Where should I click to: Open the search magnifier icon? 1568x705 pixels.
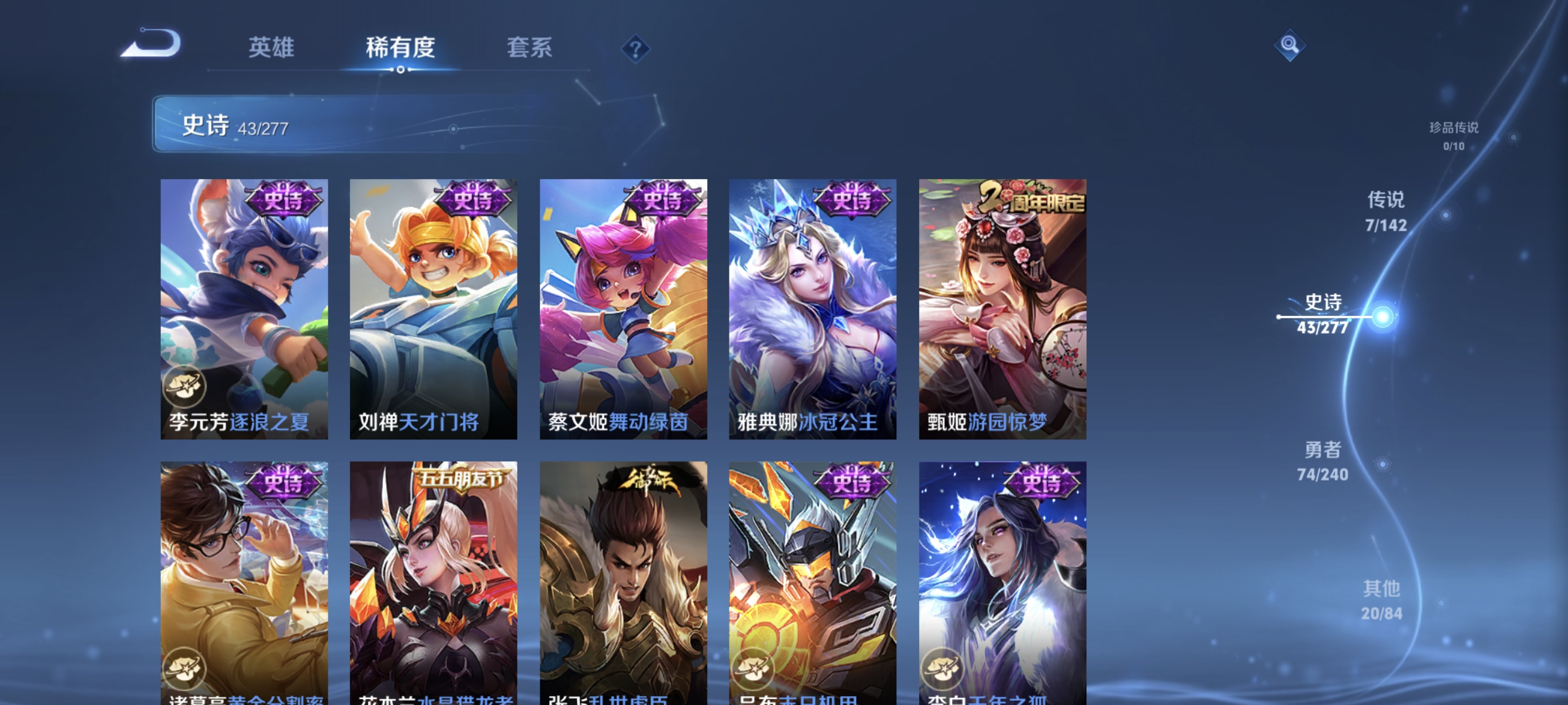click(1290, 45)
